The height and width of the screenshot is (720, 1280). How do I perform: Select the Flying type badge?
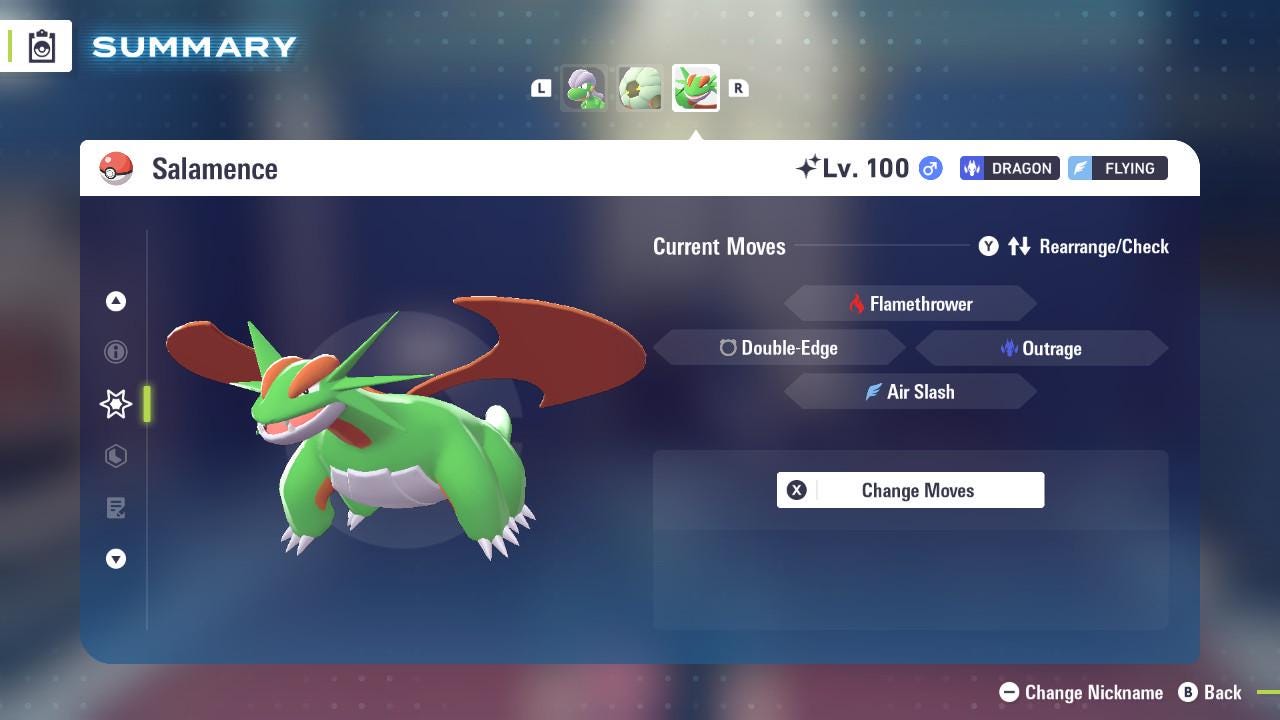click(1117, 168)
